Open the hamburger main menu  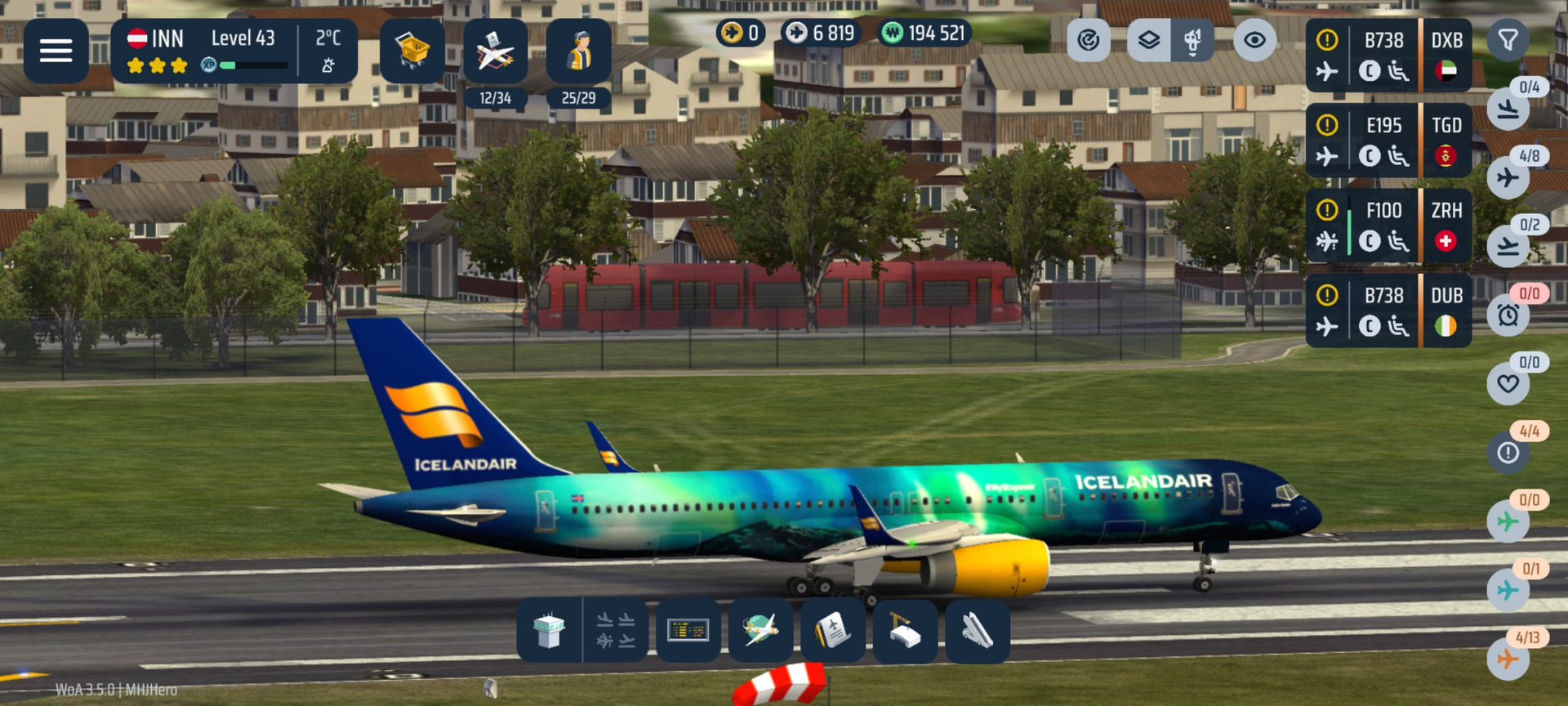coord(56,51)
